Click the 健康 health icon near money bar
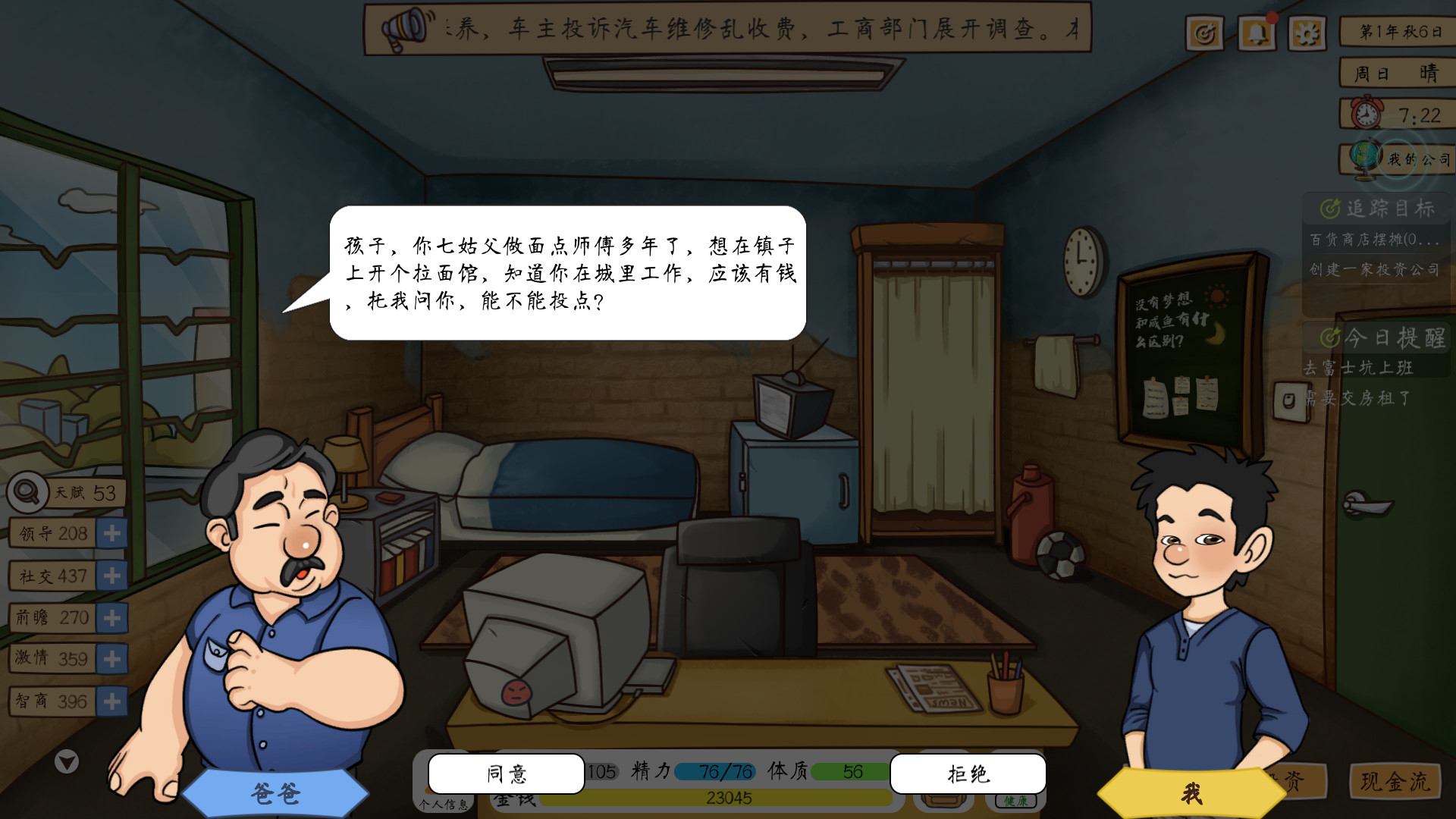This screenshot has height=819, width=1456. [1017, 801]
